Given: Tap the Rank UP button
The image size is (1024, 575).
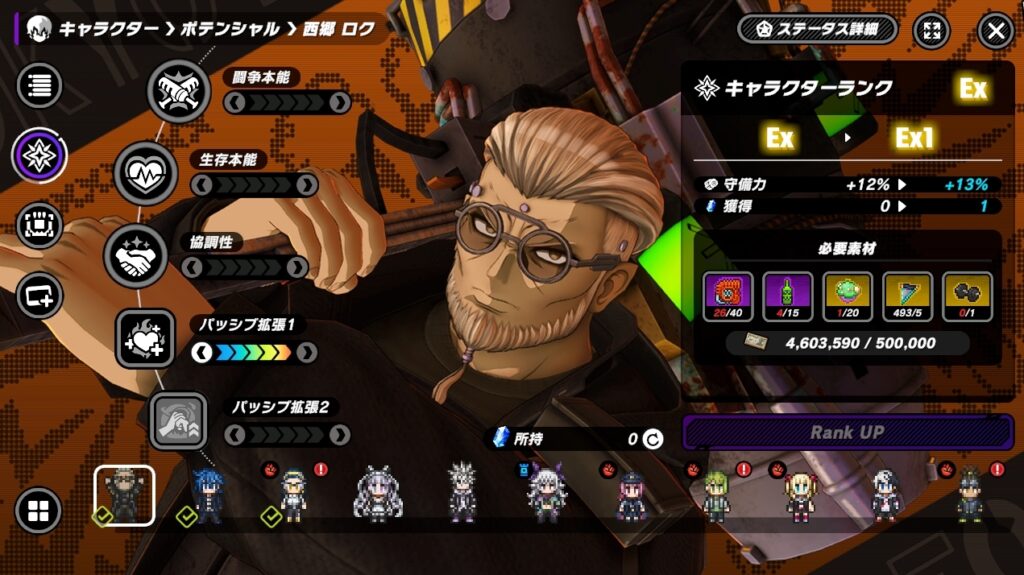Looking at the screenshot, I should pos(847,433).
